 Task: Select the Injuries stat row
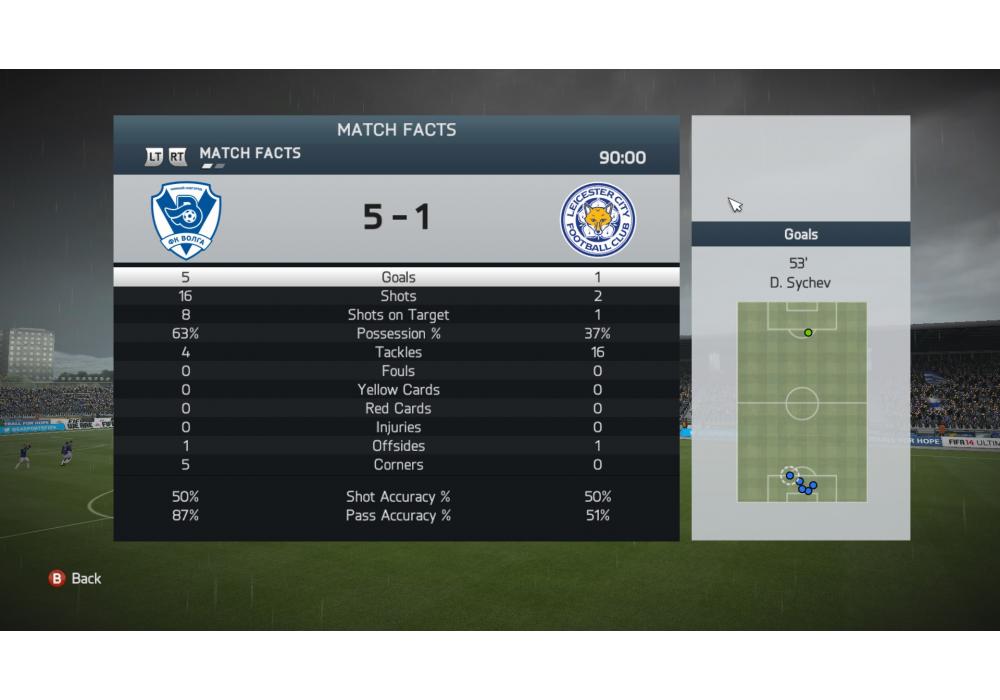tap(398, 427)
